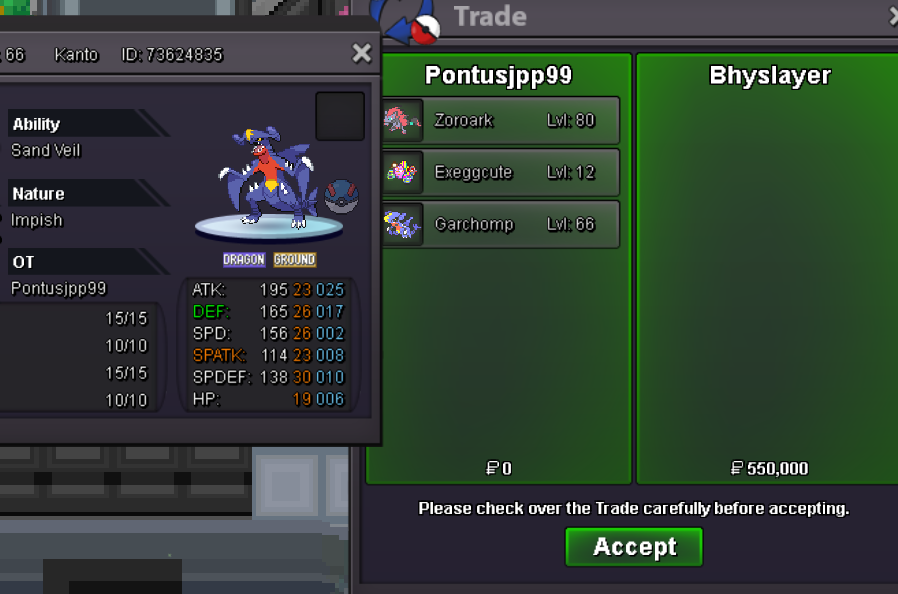
Task: Click the empty held item slot
Action: point(340,117)
